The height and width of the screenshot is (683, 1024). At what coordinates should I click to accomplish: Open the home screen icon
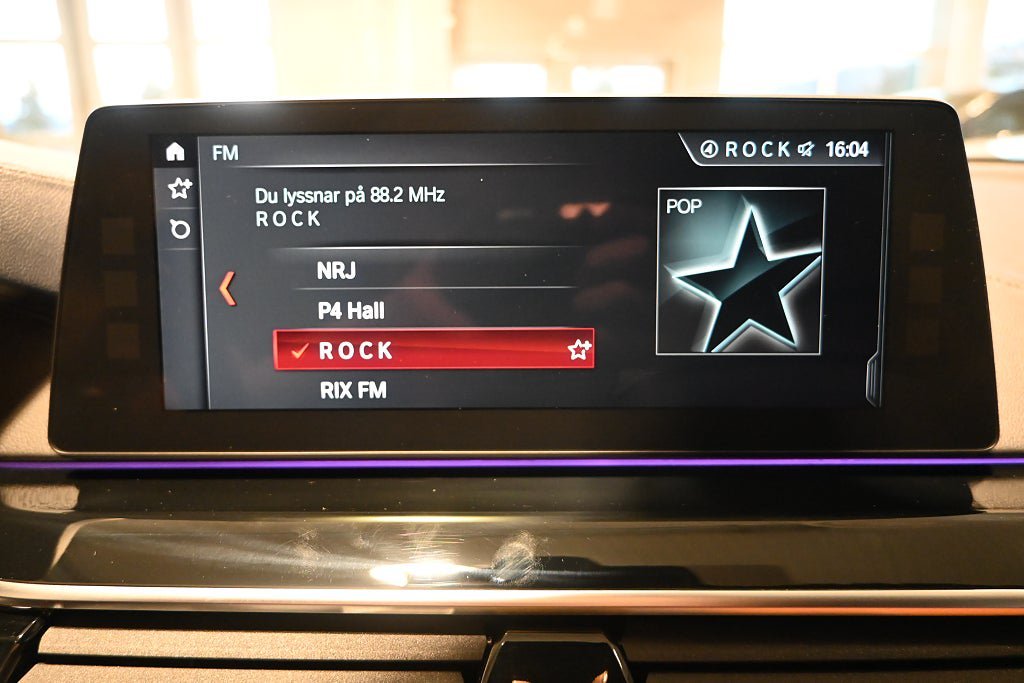(x=176, y=152)
